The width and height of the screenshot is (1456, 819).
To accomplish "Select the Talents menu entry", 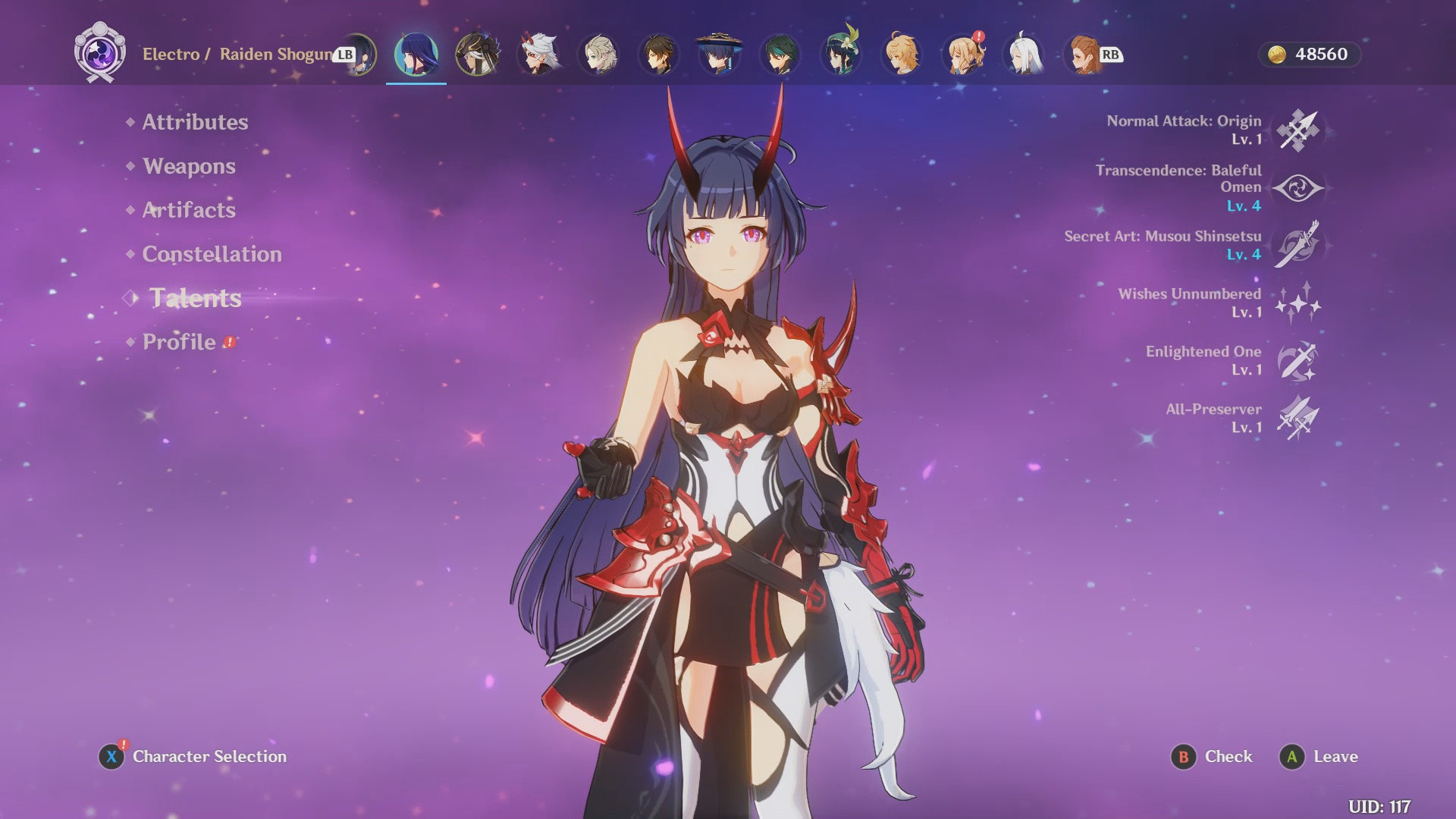I will pos(195,298).
